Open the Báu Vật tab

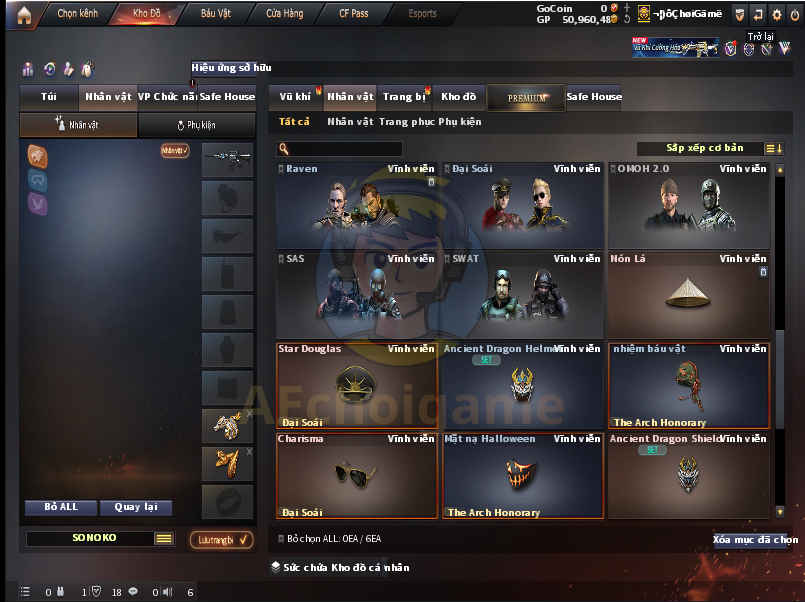(217, 14)
